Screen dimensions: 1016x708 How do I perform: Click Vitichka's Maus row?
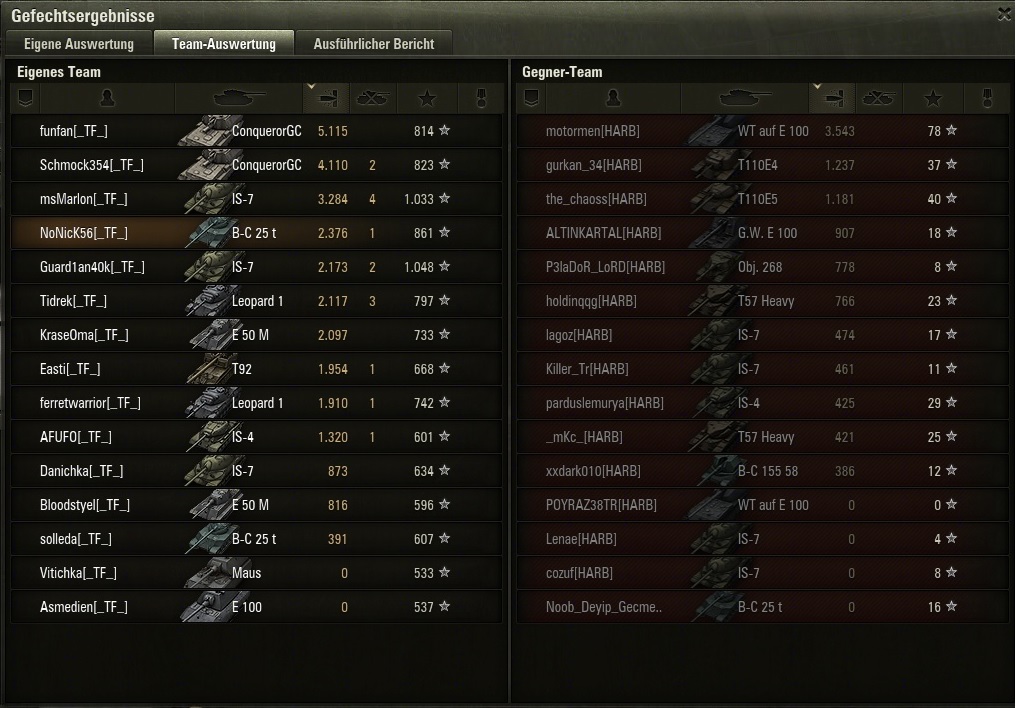[256, 573]
